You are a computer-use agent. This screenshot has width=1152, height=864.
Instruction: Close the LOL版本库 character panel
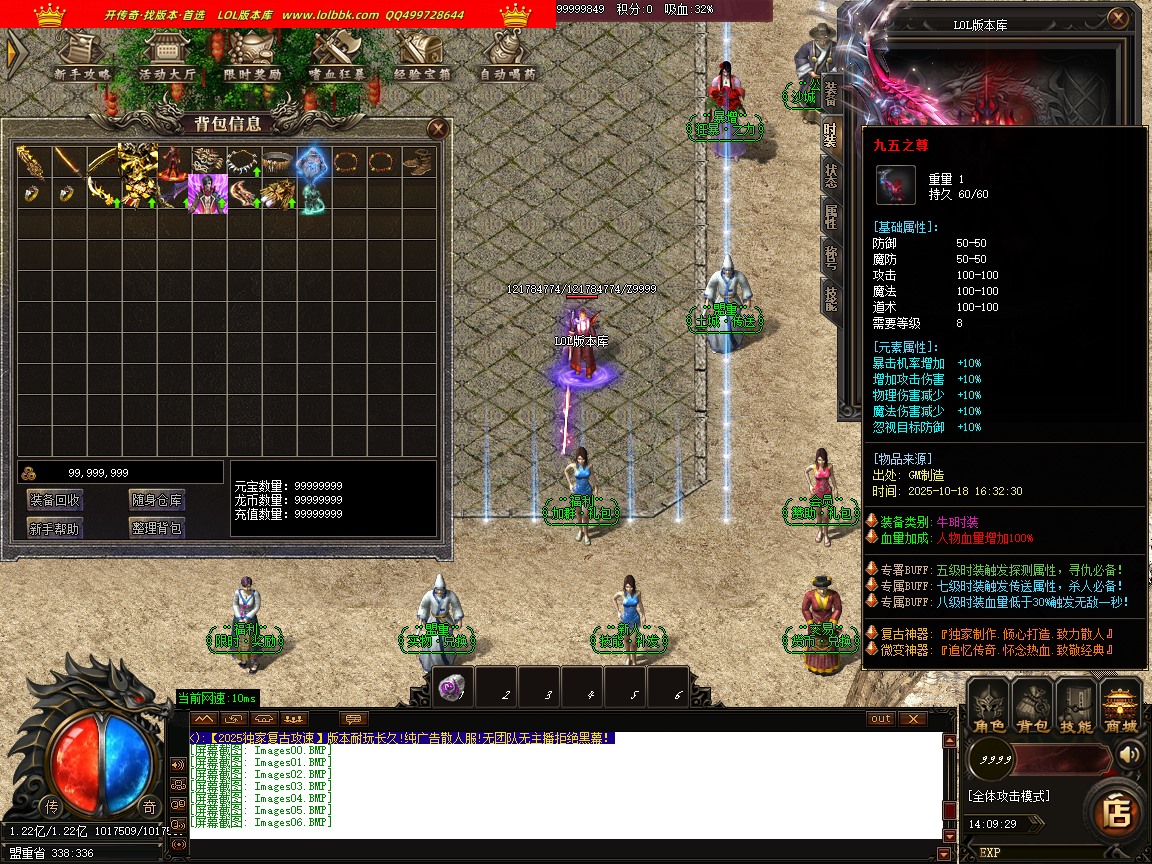click(1118, 18)
